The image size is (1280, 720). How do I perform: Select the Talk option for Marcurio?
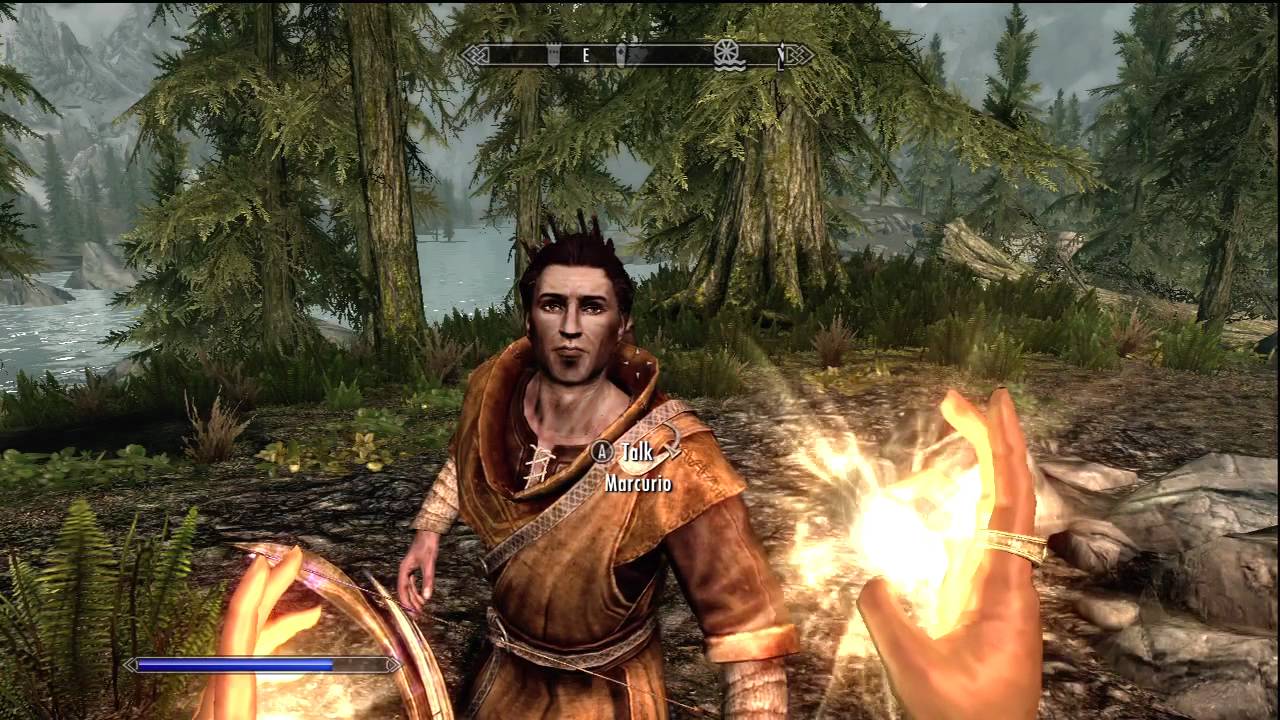[x=637, y=452]
